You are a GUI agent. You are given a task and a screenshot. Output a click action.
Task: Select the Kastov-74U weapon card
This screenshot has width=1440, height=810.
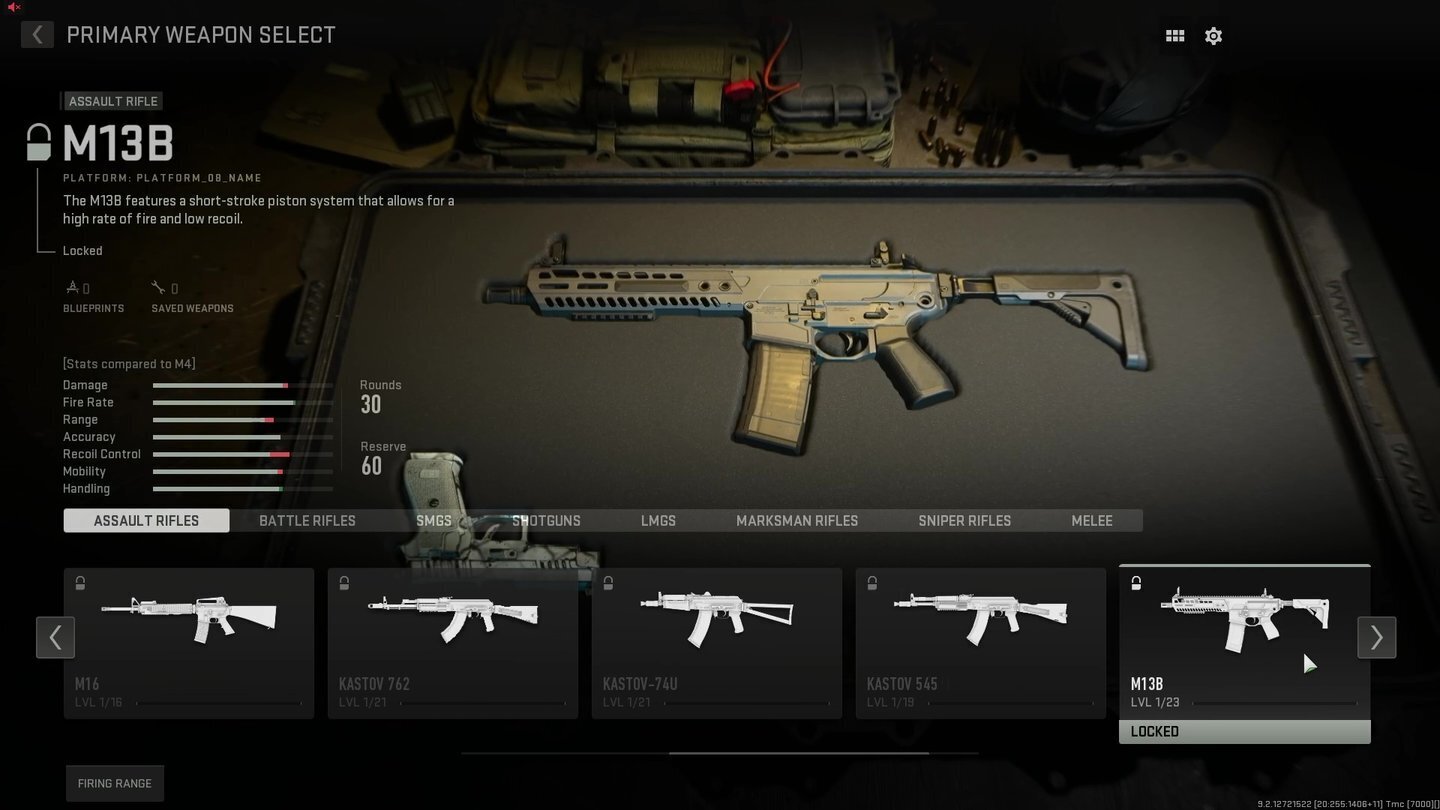[x=716, y=640]
